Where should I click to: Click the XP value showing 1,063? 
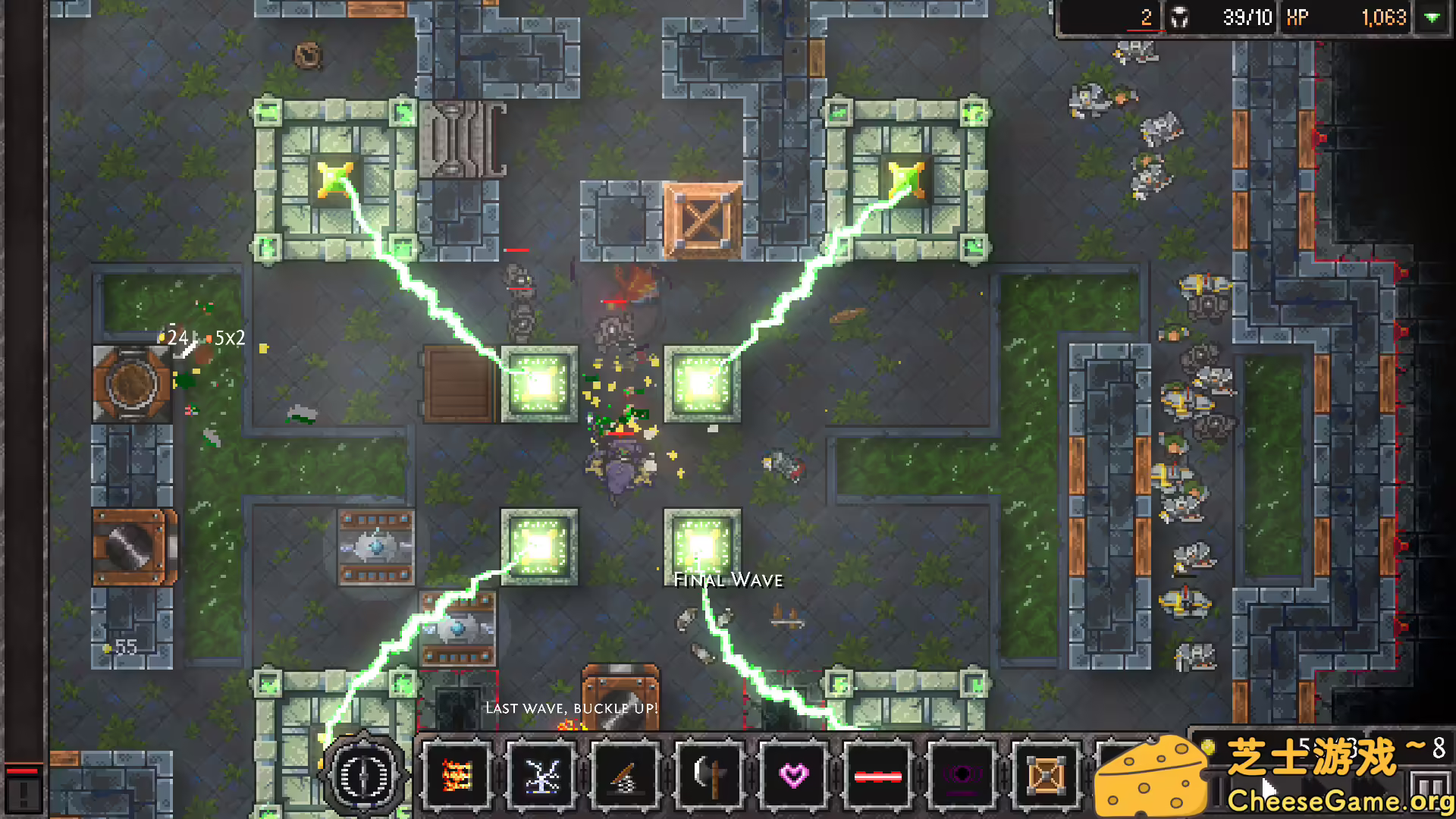tap(1385, 17)
